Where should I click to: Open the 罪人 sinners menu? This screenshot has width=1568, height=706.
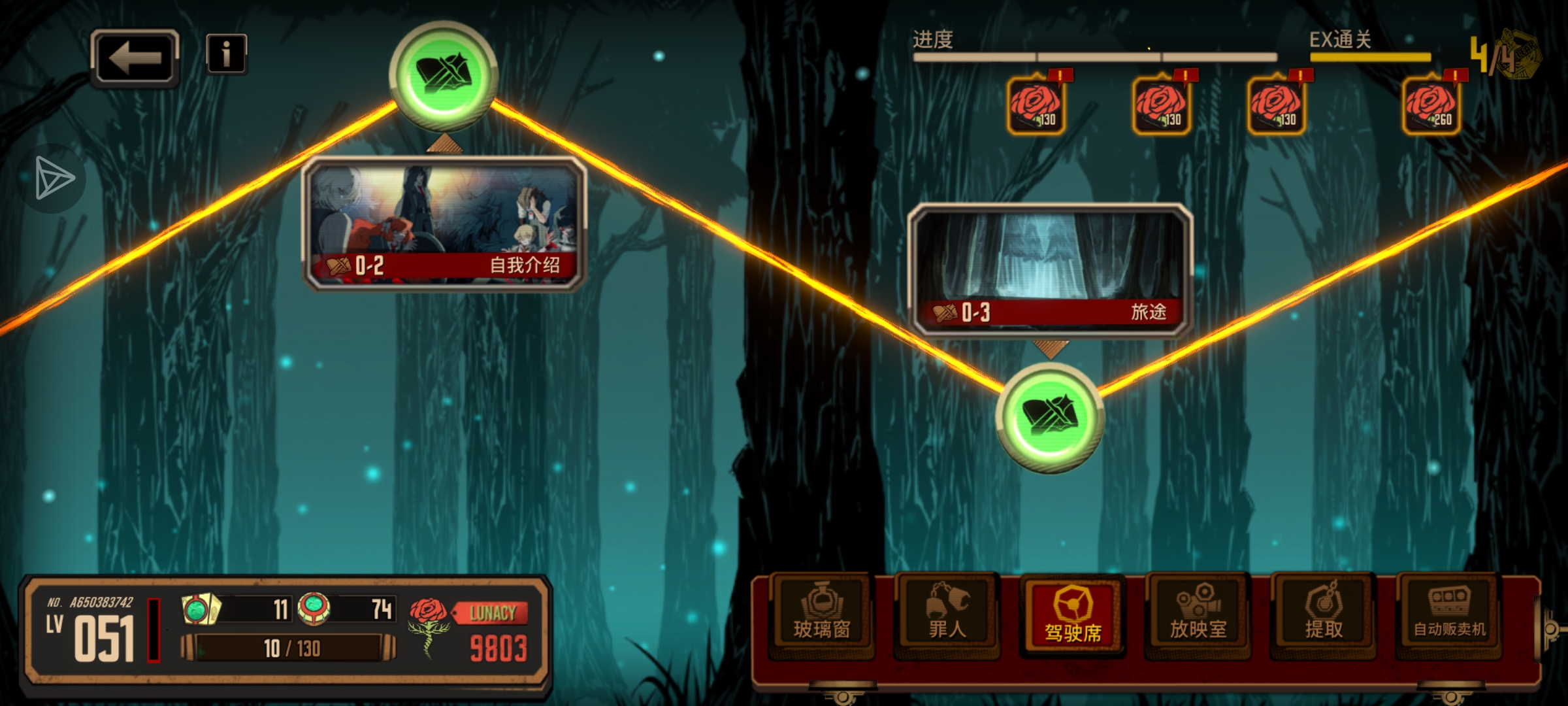(x=947, y=615)
